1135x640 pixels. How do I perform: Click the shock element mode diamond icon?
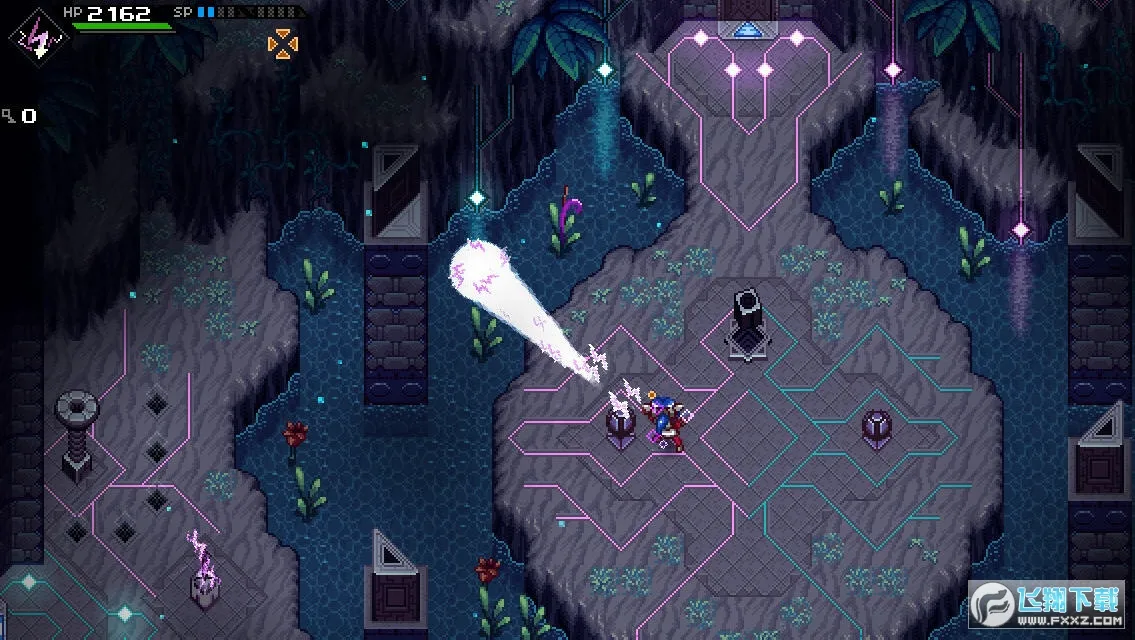35,37
